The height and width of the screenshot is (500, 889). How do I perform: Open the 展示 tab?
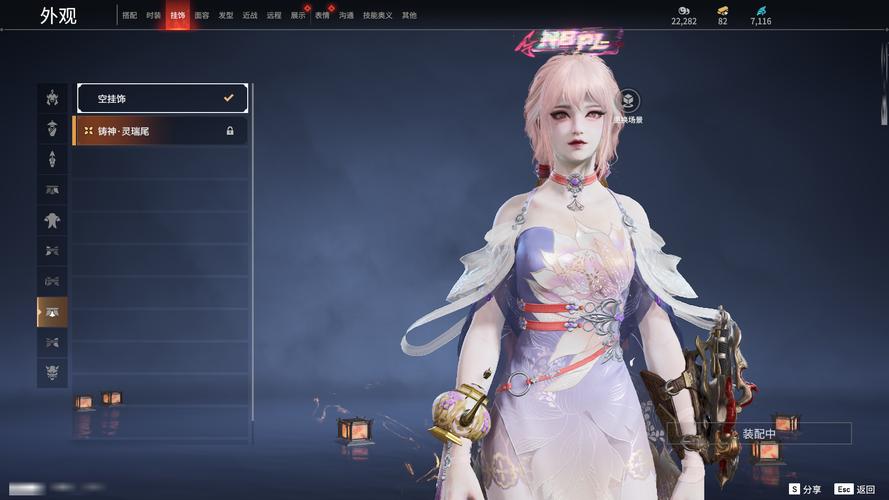click(298, 16)
